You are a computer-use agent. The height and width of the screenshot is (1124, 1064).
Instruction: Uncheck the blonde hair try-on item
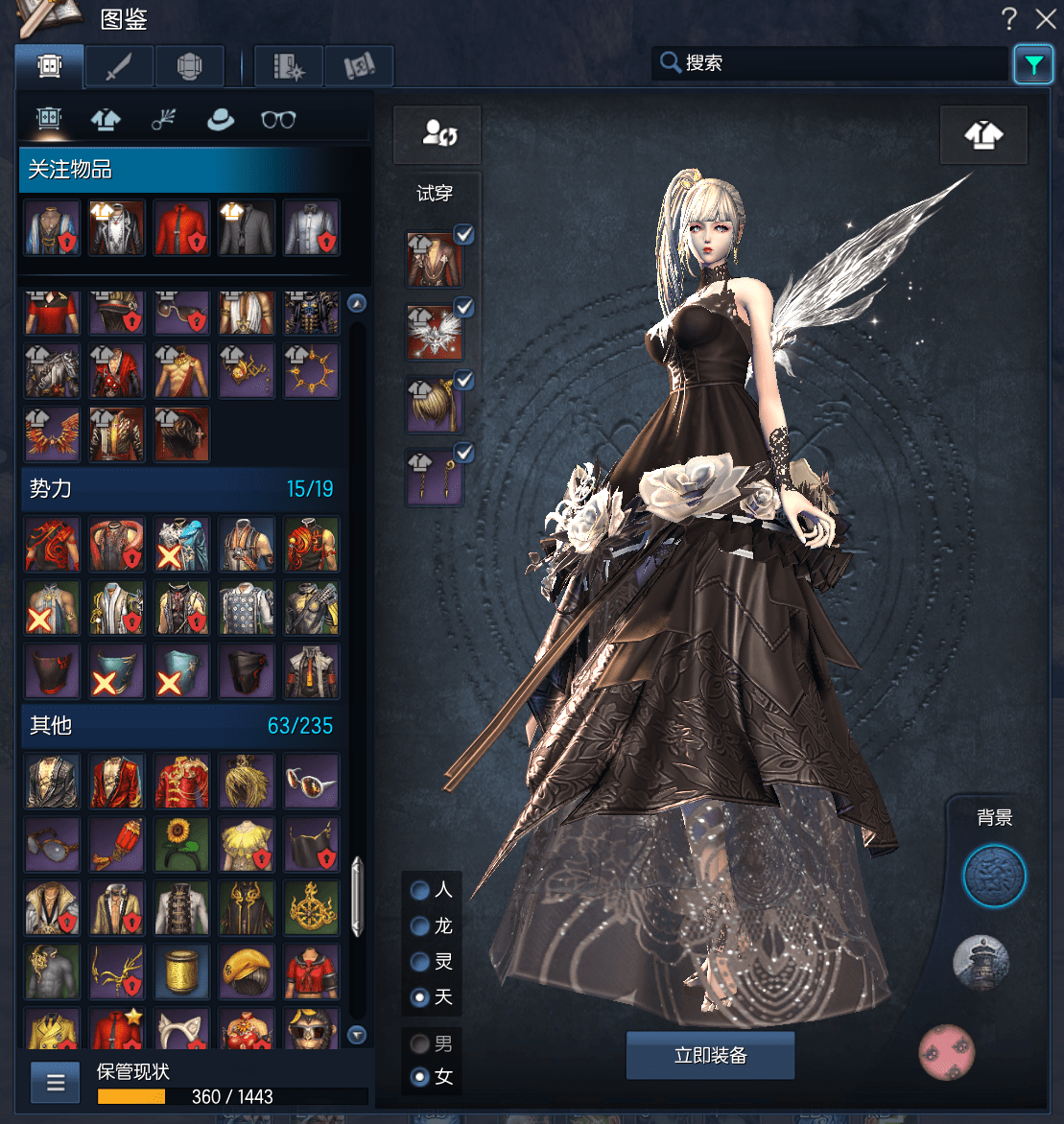463,381
